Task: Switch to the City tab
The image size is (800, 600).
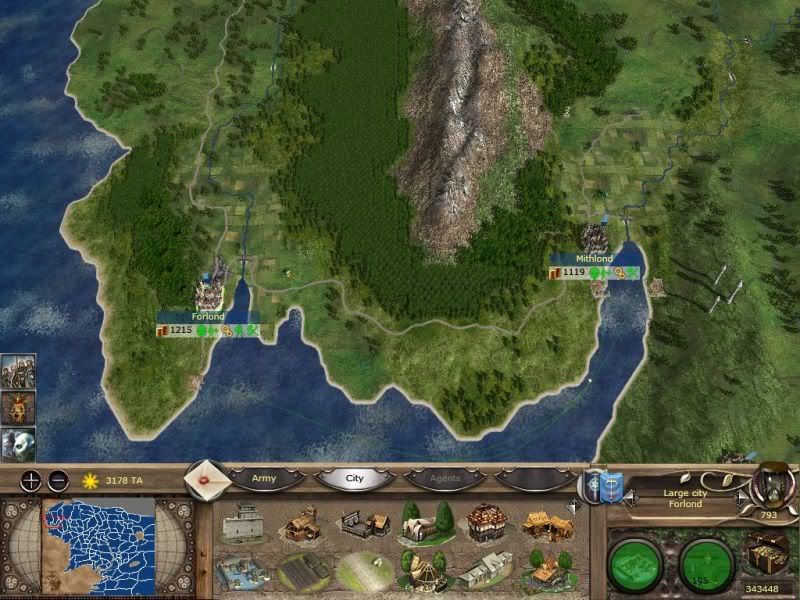Action: pos(354,479)
